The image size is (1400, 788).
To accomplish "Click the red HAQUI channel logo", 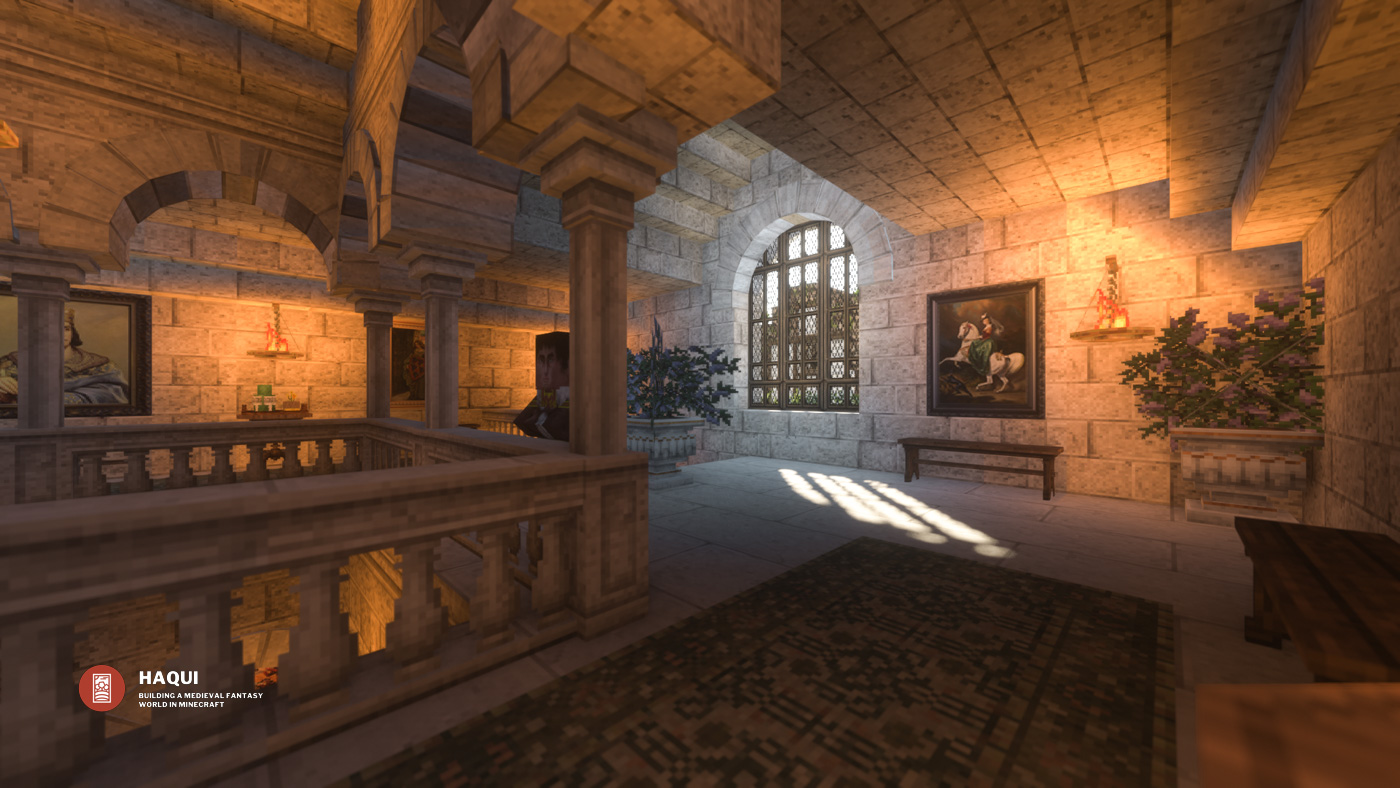I will [x=102, y=688].
